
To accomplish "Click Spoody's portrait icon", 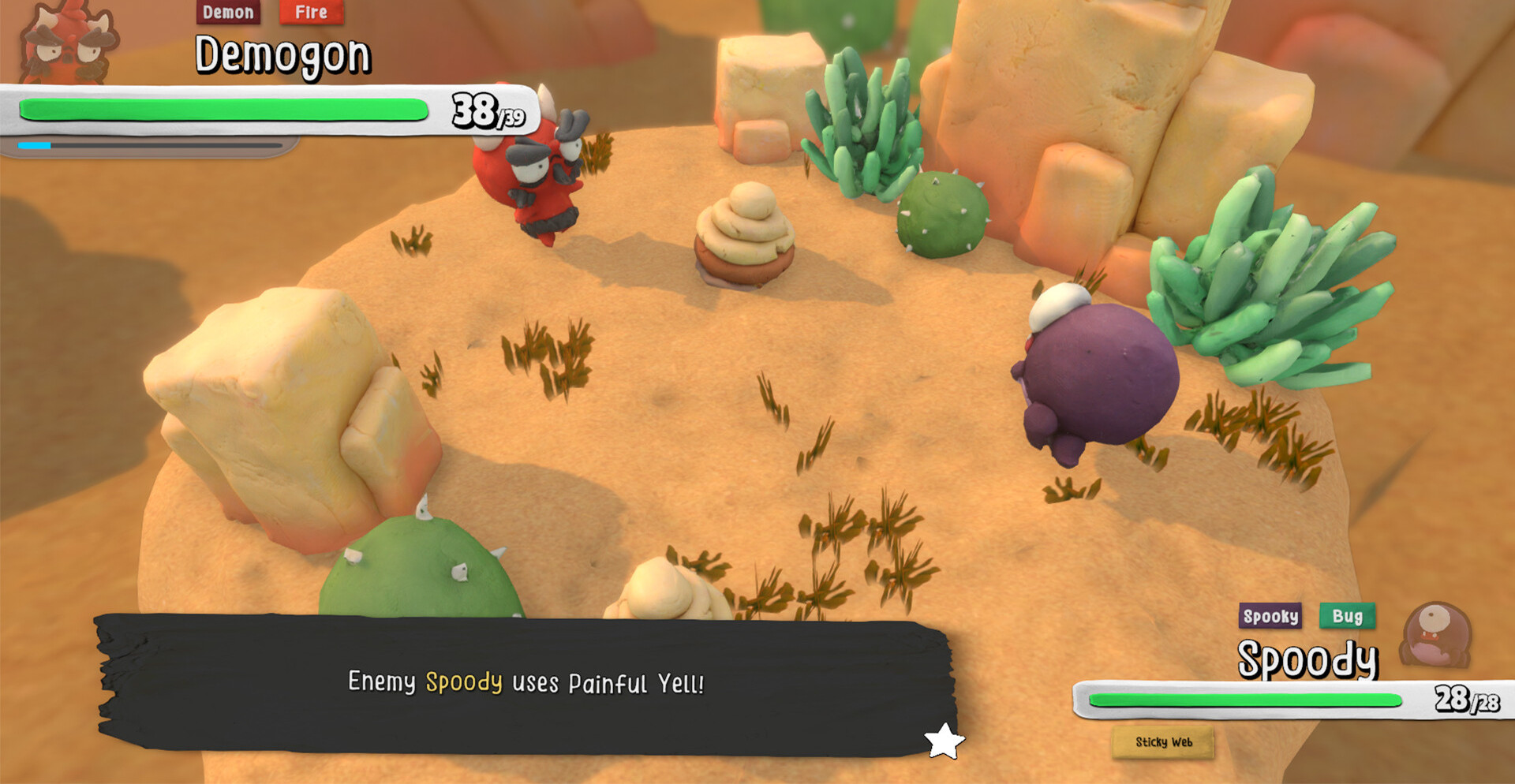I will (1436, 635).
